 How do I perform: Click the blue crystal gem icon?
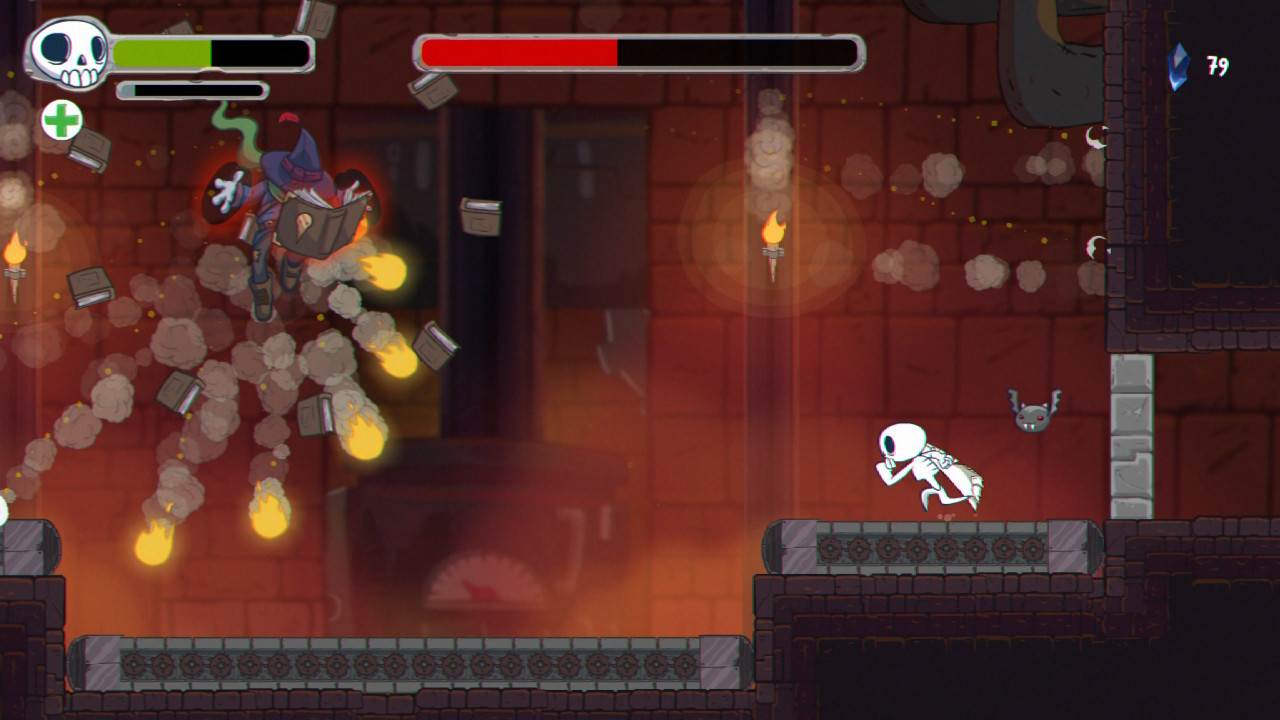[1181, 65]
